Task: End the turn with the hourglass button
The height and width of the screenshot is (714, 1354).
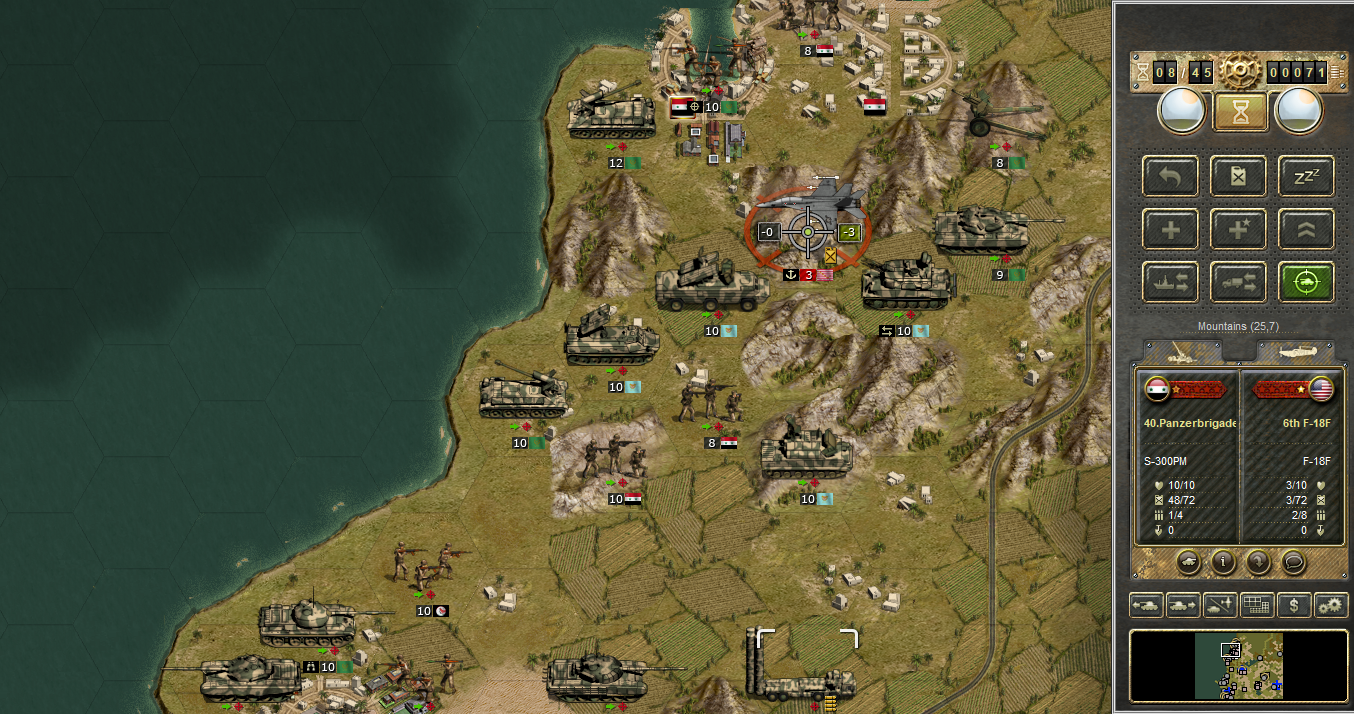Action: pos(1240,112)
